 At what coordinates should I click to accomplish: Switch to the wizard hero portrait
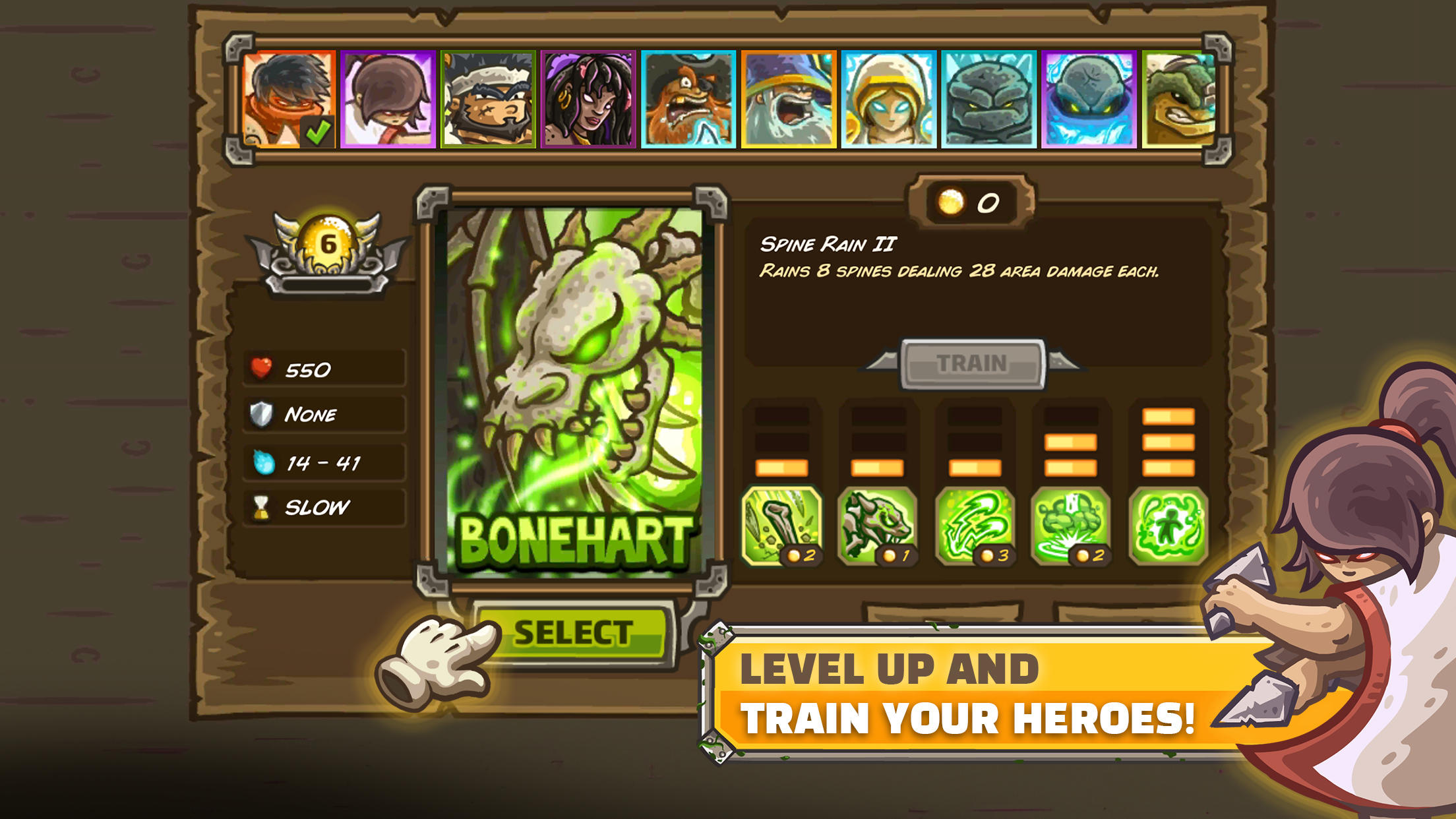(x=789, y=98)
